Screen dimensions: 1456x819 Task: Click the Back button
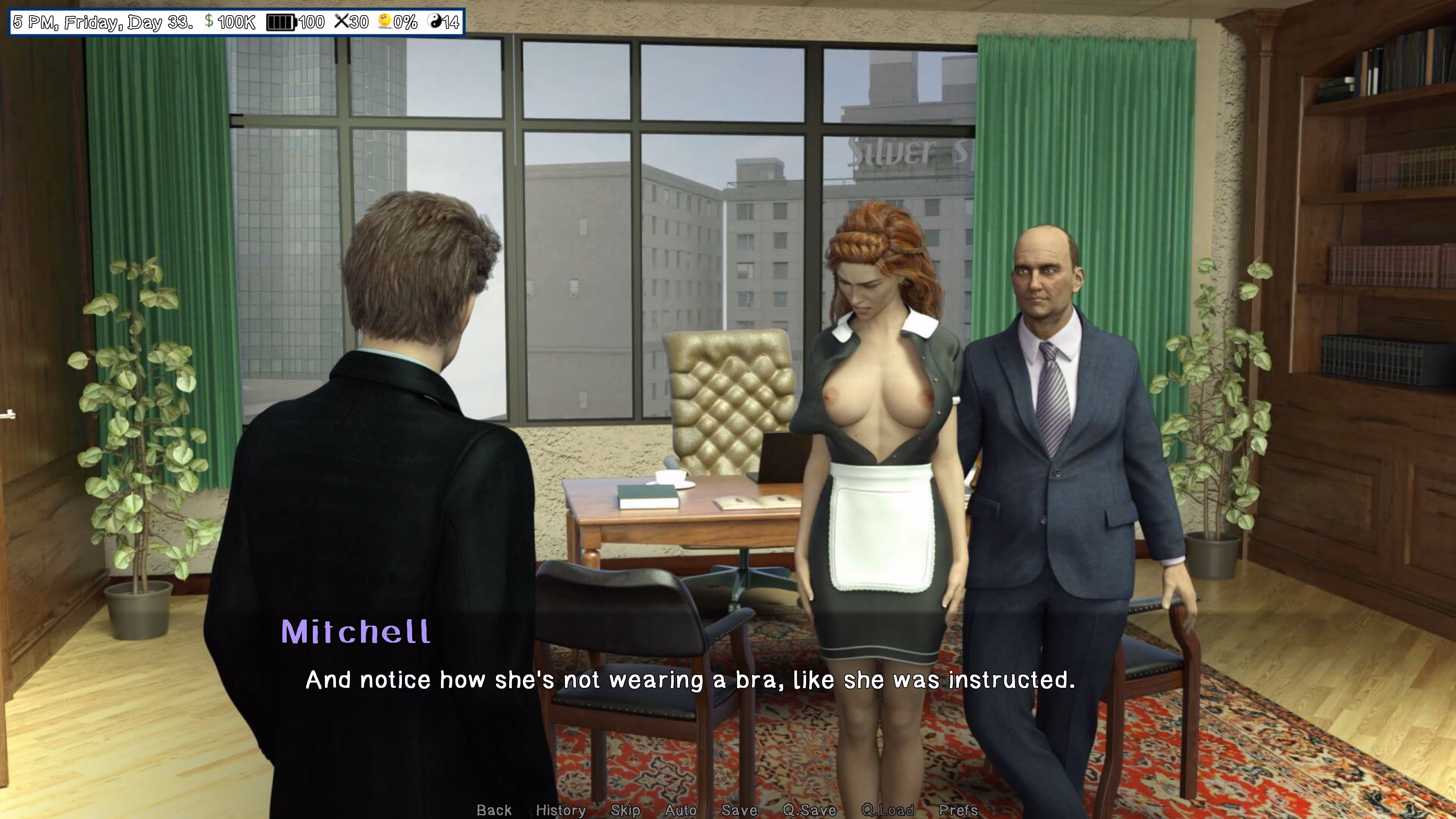click(x=494, y=810)
